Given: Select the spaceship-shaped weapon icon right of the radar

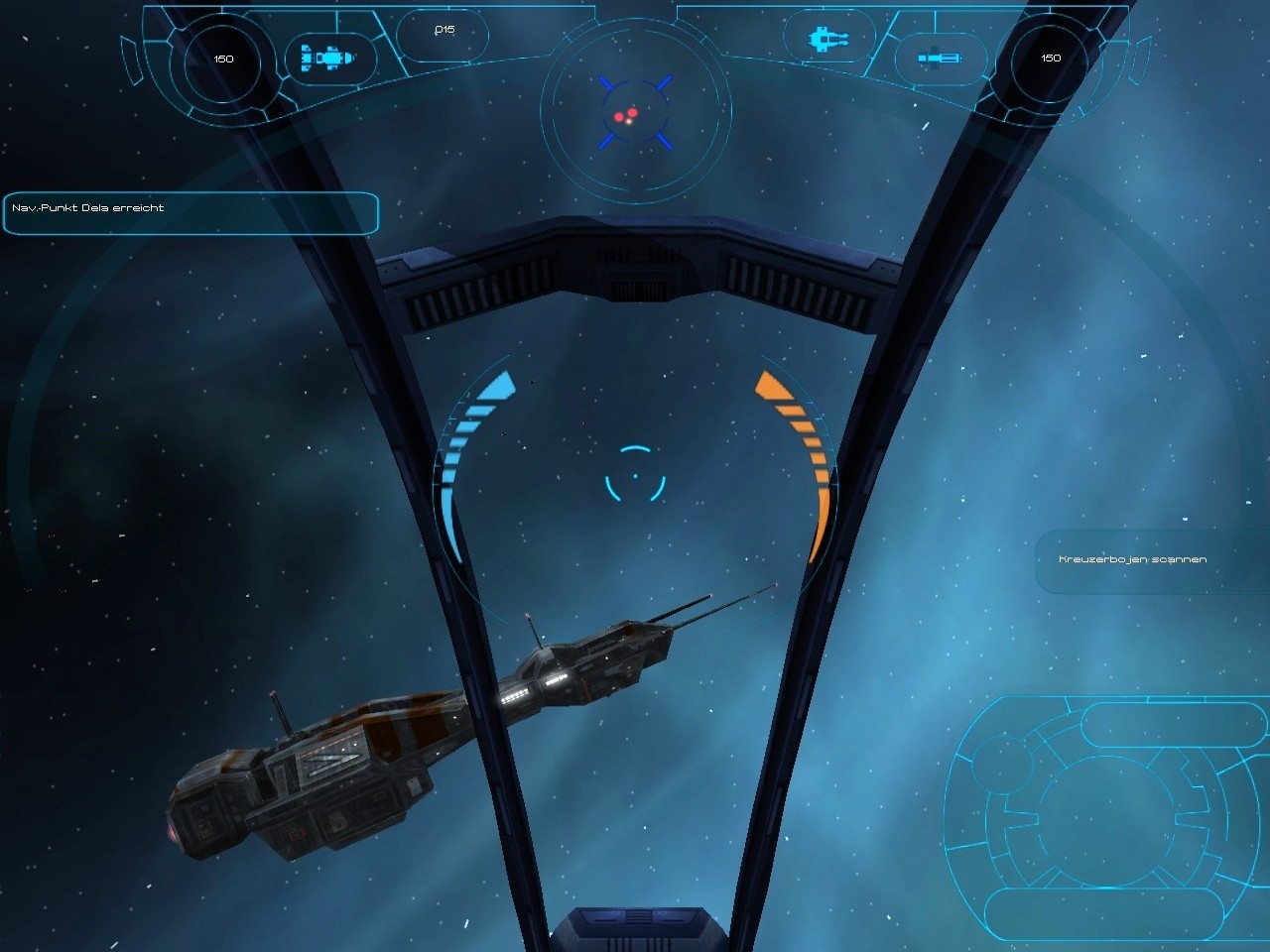Looking at the screenshot, I should pos(830,40).
